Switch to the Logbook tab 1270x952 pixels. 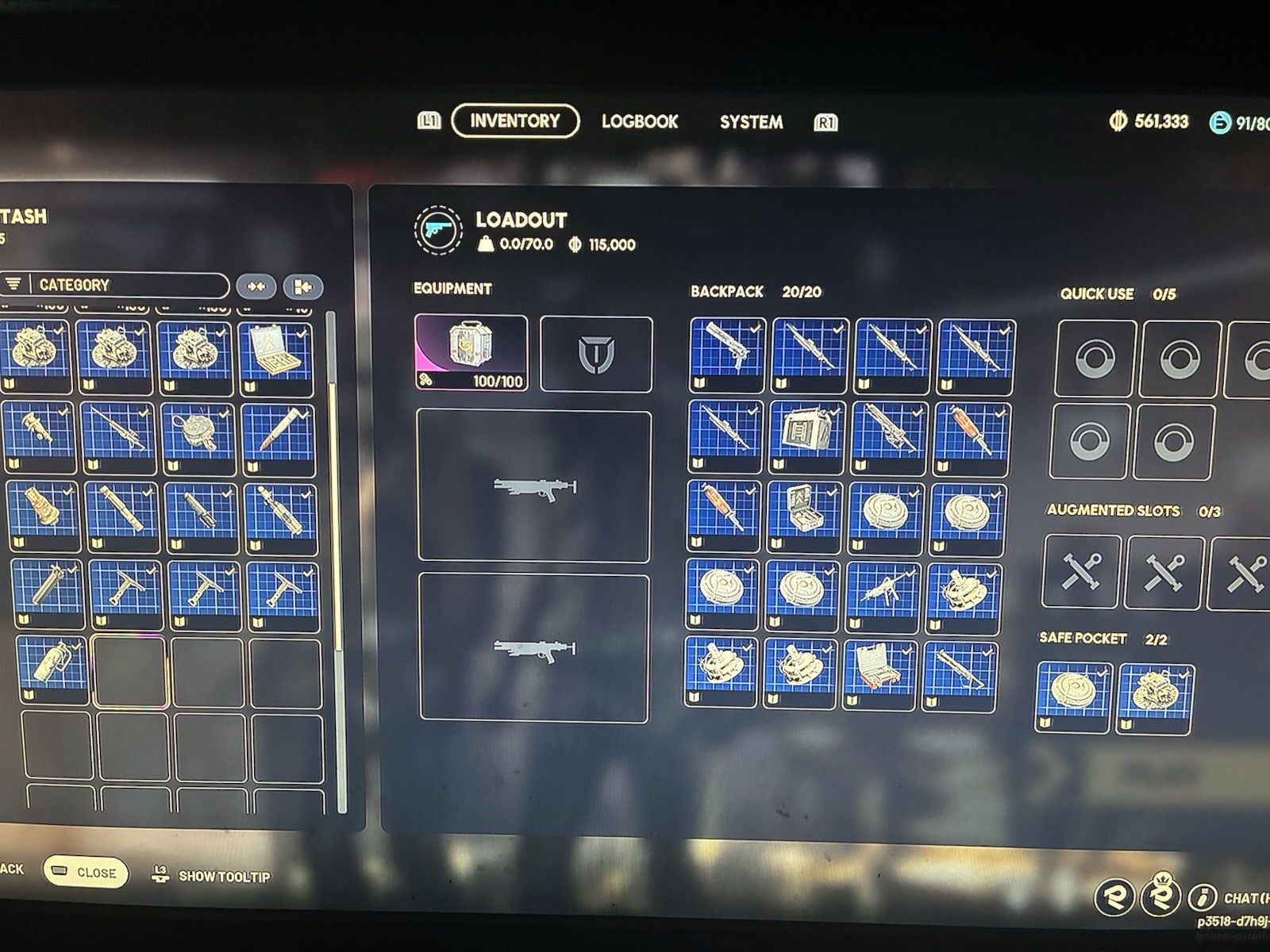(x=641, y=121)
